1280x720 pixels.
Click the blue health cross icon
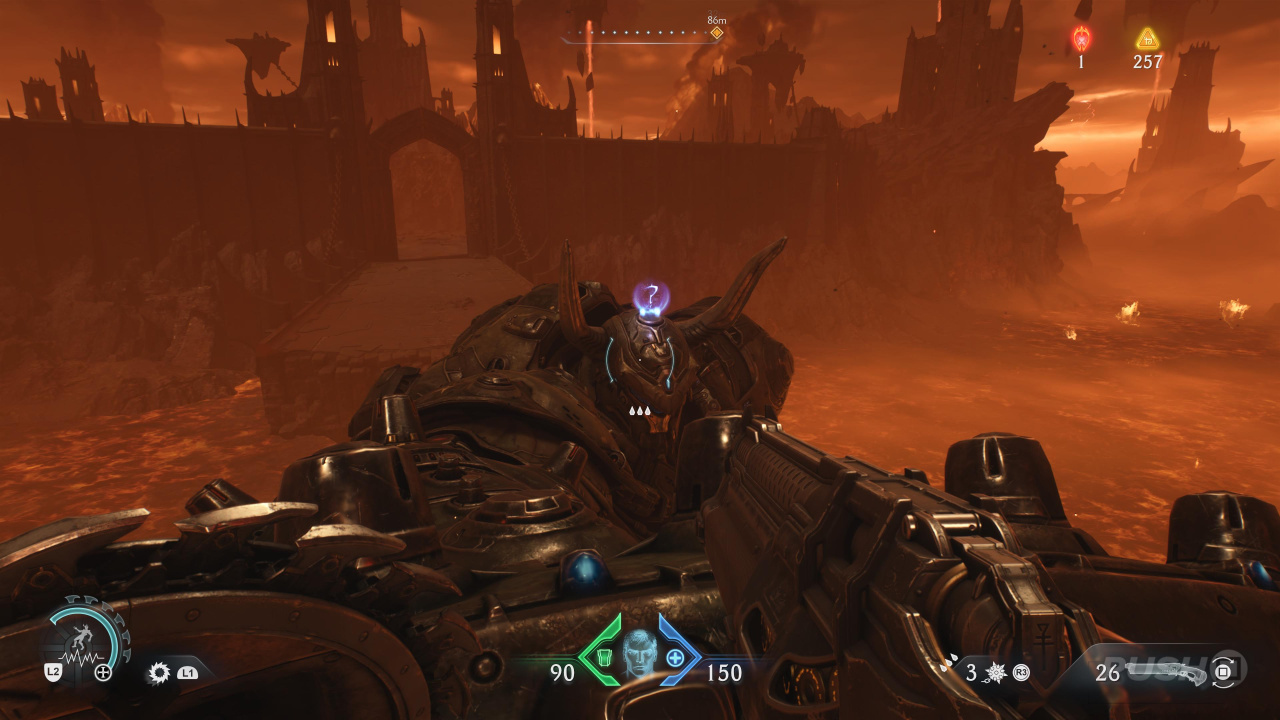point(676,658)
